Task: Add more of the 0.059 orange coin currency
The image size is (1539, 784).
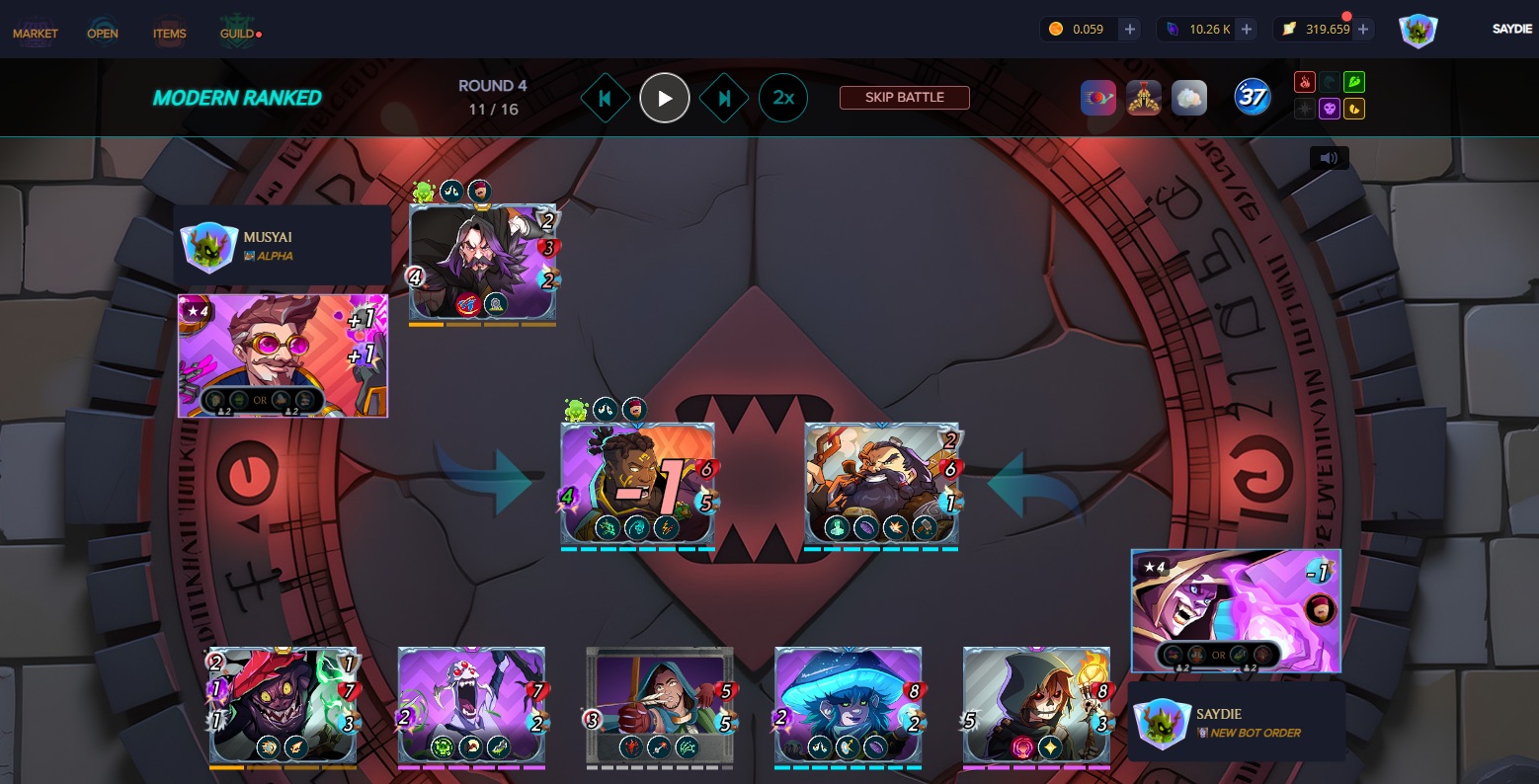Action: point(1130,30)
